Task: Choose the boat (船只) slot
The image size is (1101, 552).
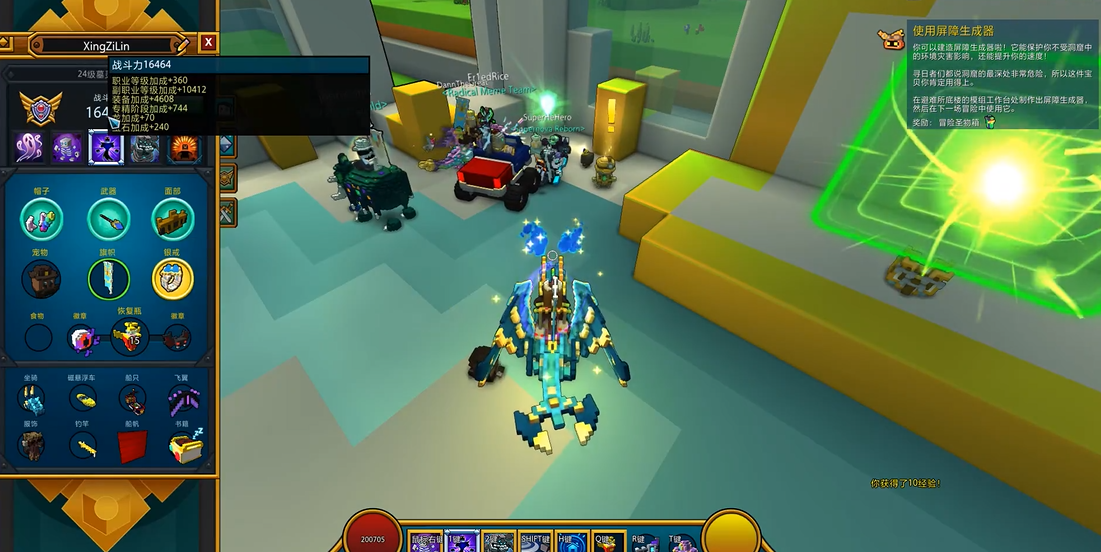Action: pyautogui.click(x=132, y=399)
